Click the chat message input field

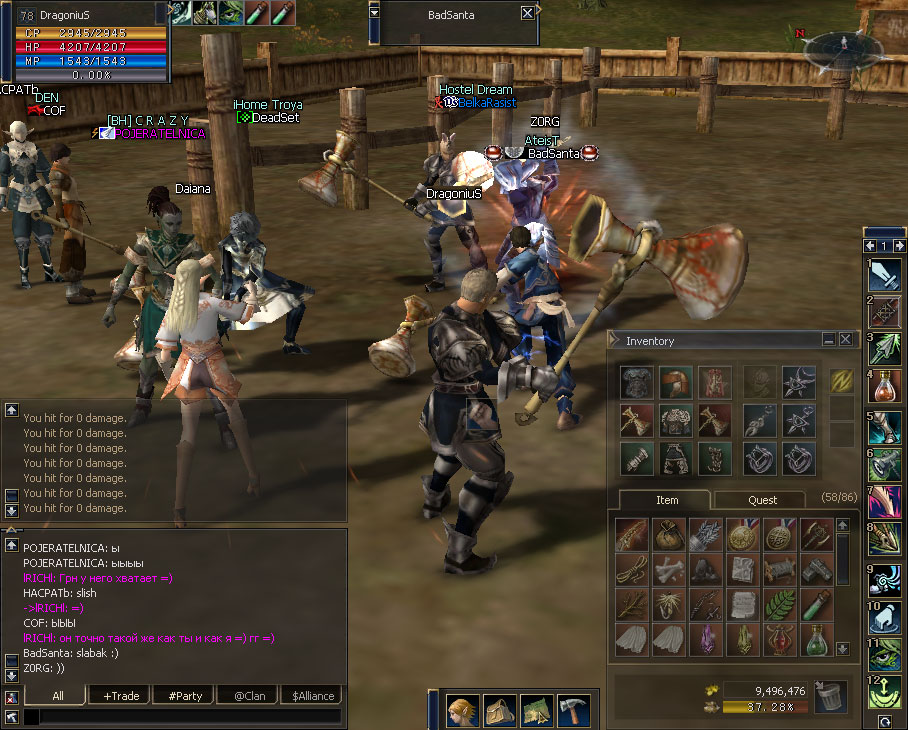click(x=190, y=716)
